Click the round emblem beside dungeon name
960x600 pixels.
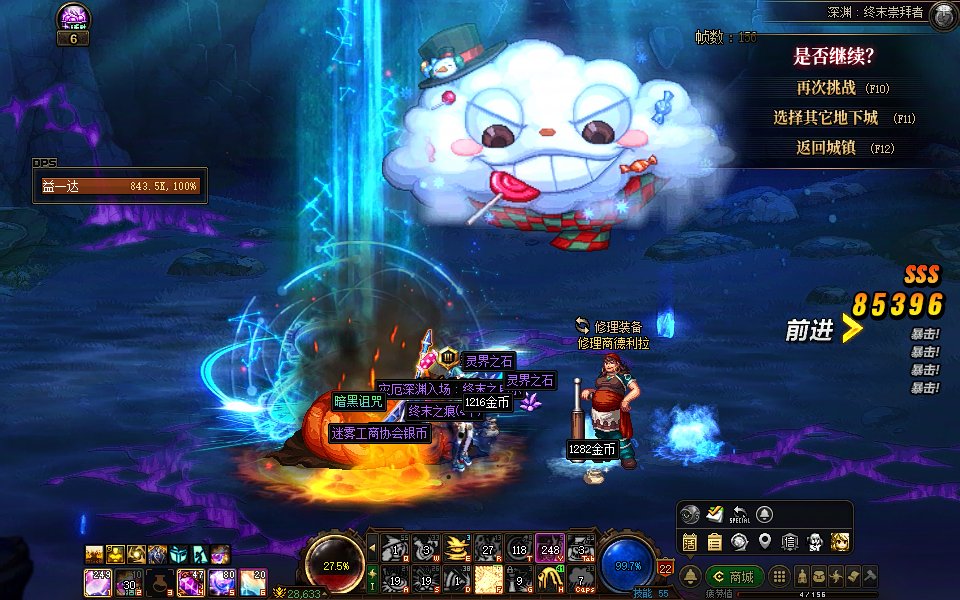[x=940, y=15]
